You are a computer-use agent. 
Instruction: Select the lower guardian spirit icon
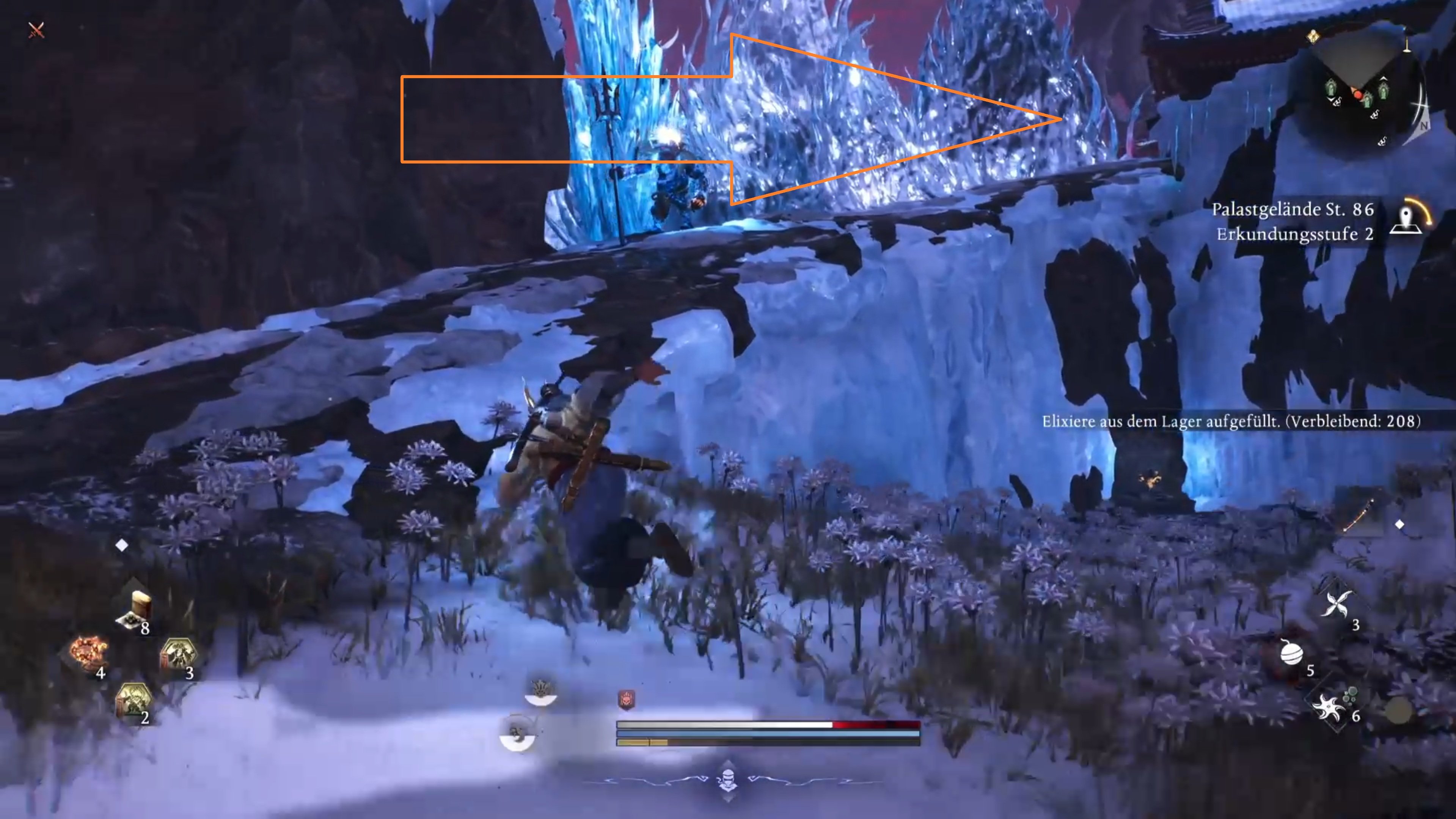coord(517,734)
